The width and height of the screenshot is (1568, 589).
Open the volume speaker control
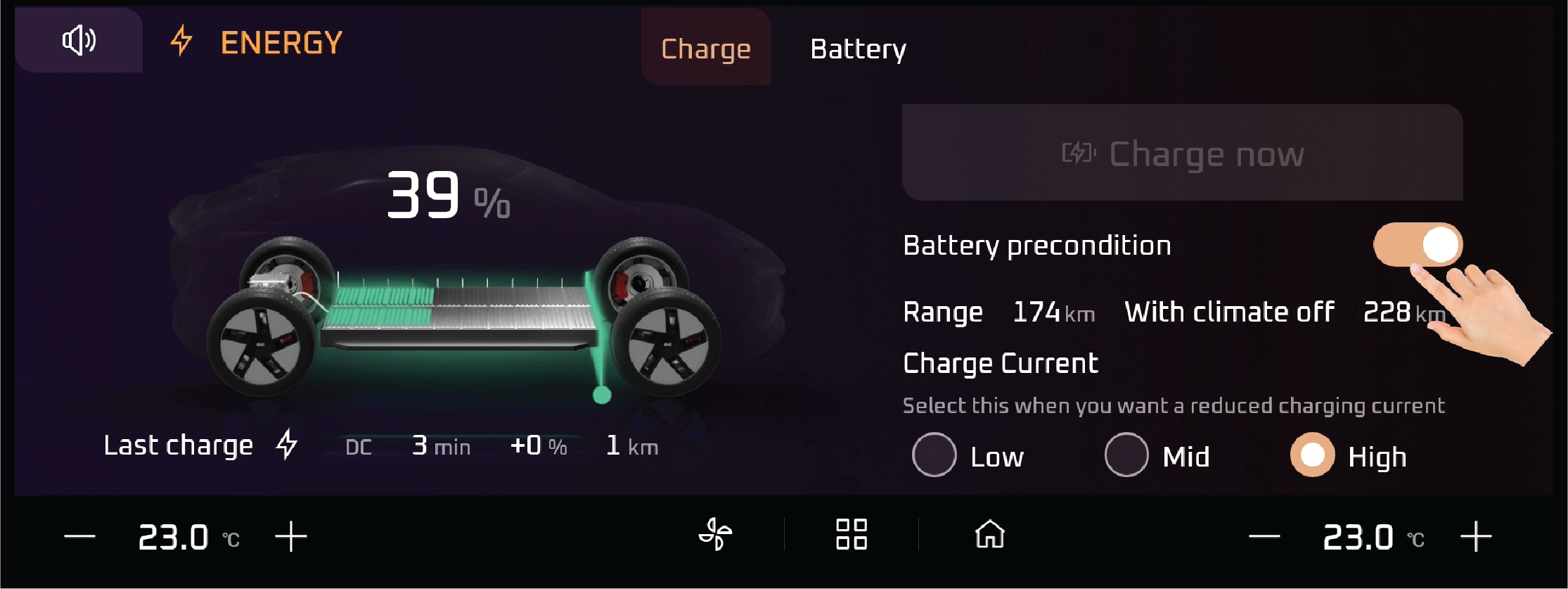coord(79,40)
